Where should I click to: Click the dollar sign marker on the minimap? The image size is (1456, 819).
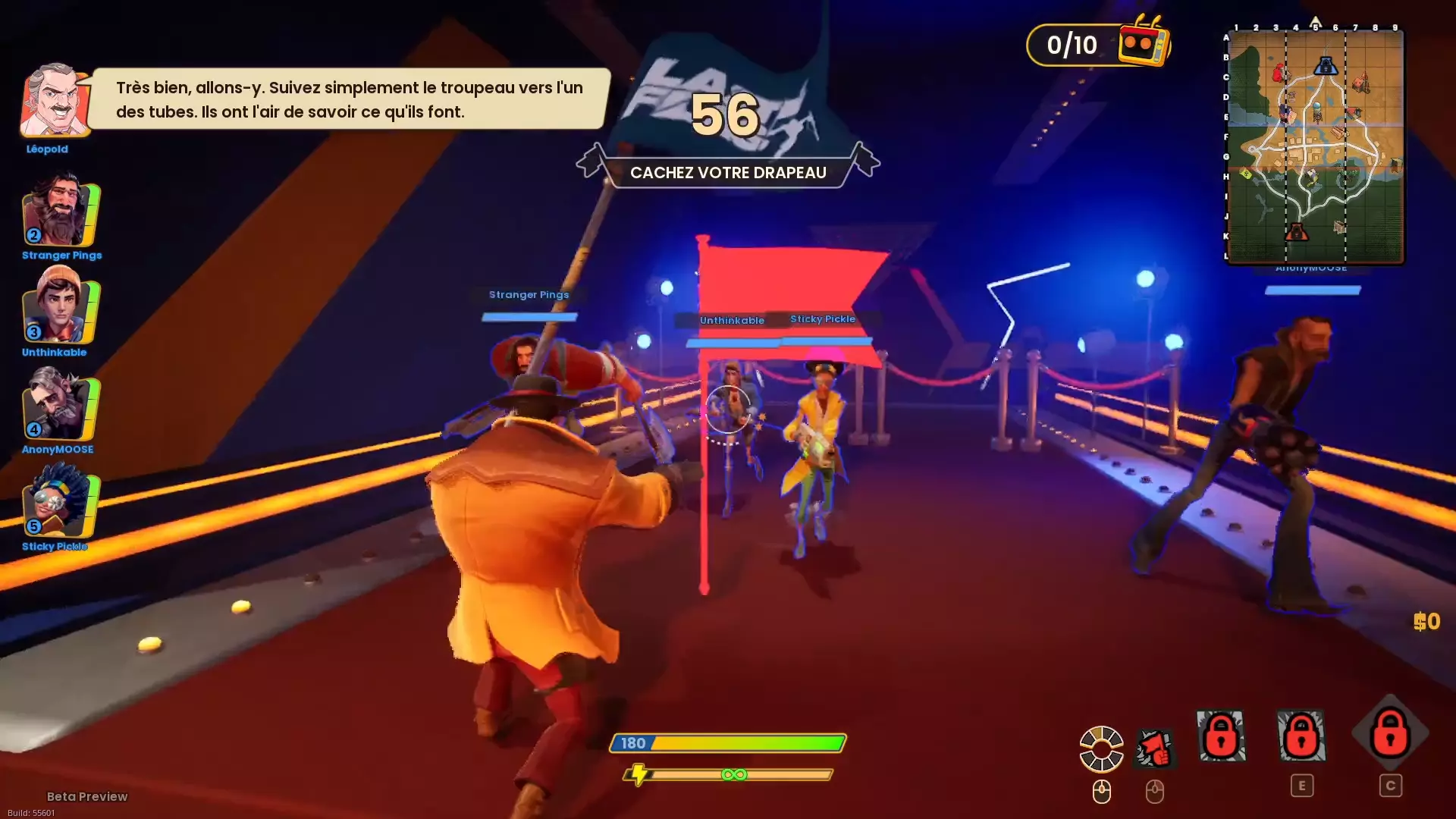pos(1245,174)
